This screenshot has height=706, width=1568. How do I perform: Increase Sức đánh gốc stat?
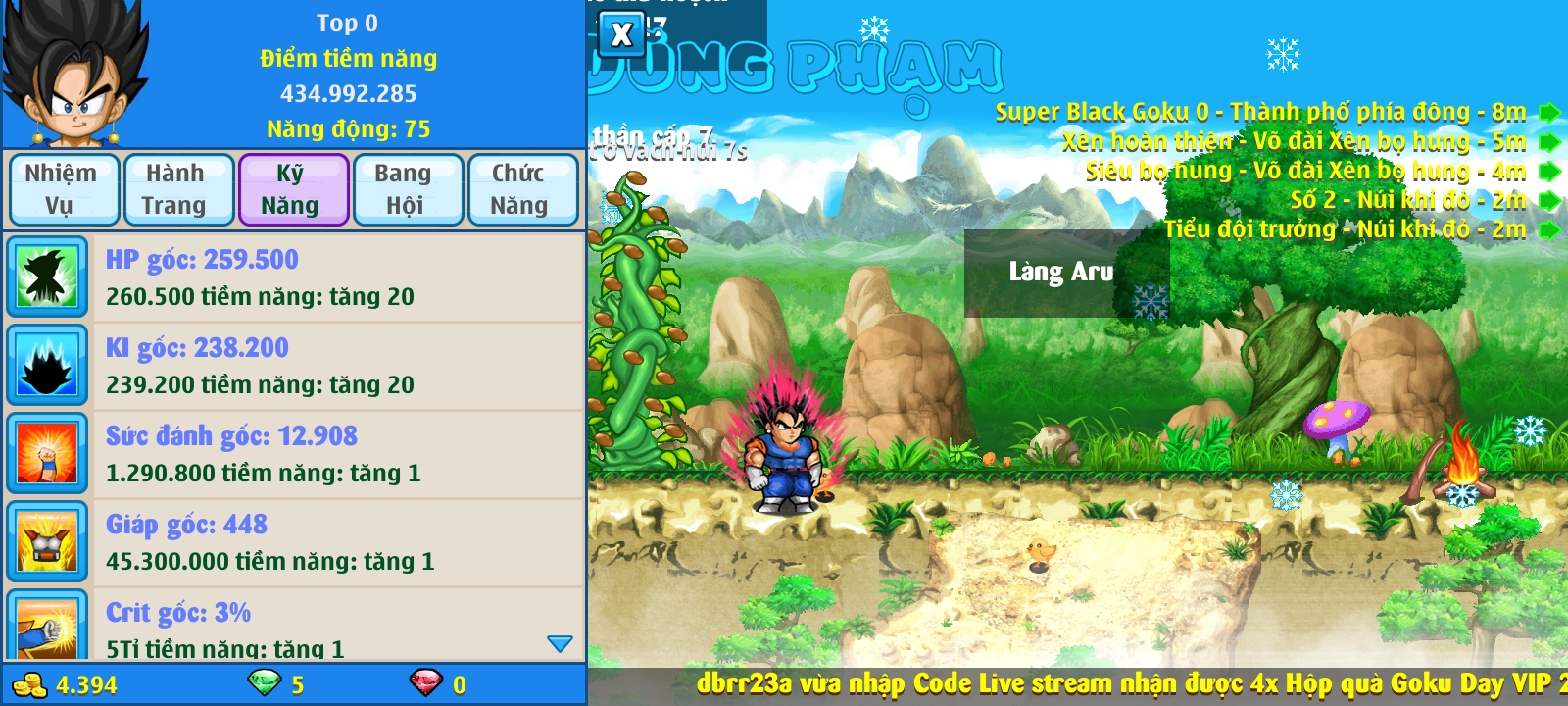click(x=294, y=454)
